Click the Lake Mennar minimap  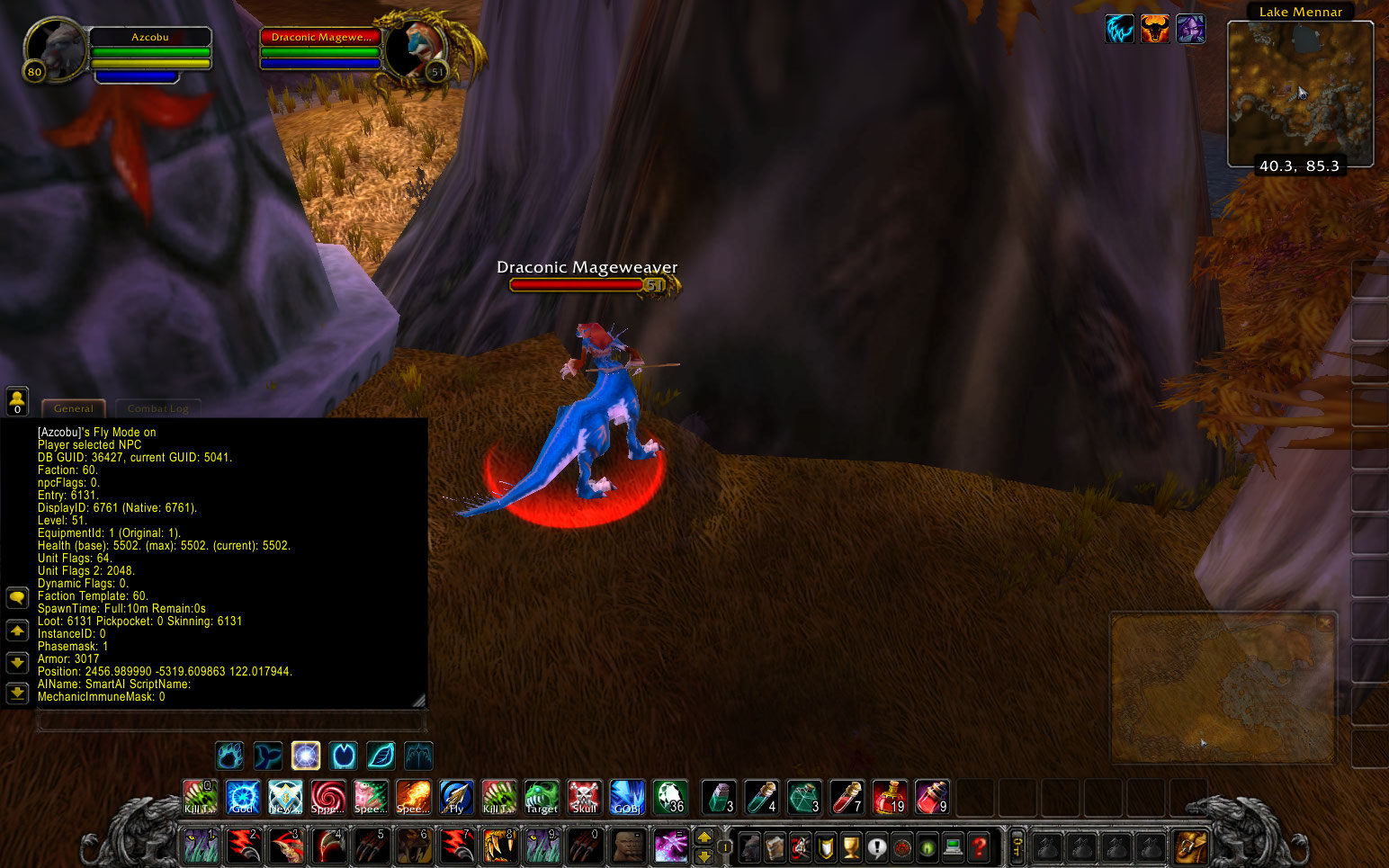[1300, 90]
